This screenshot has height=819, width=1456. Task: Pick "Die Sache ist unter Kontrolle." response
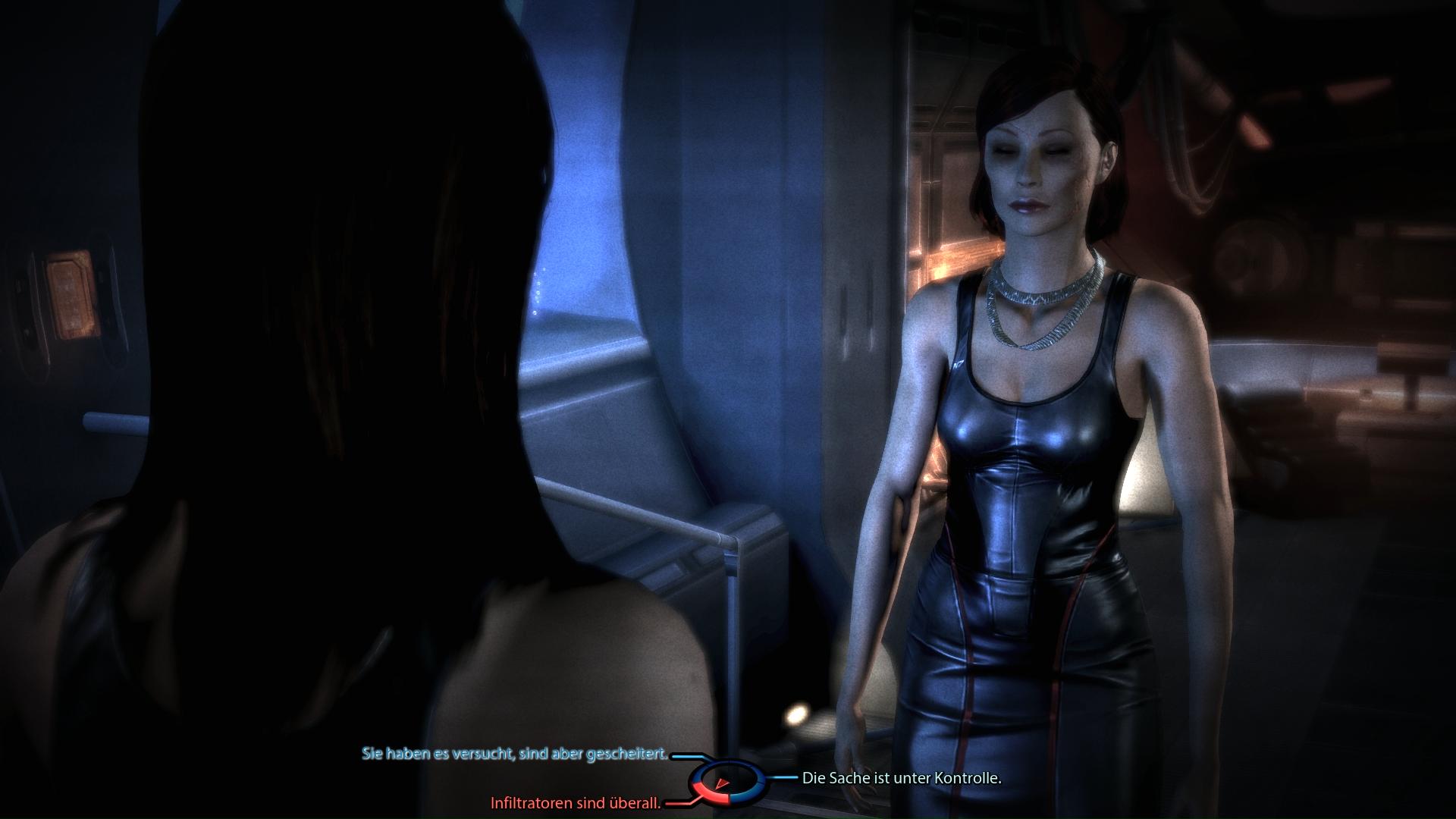[902, 778]
